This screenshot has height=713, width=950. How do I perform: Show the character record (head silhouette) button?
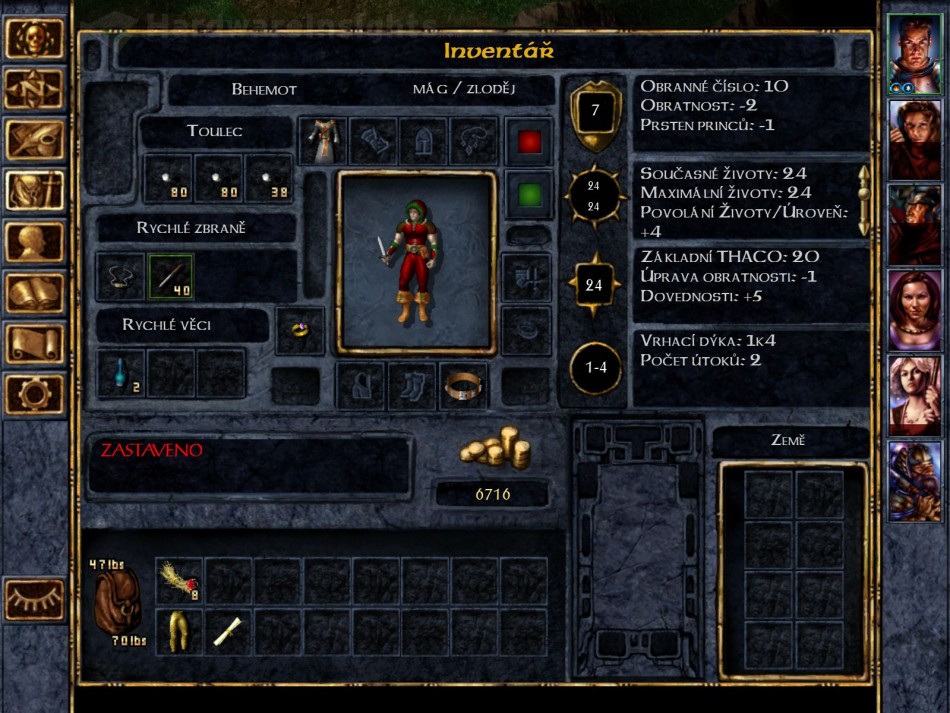point(35,241)
